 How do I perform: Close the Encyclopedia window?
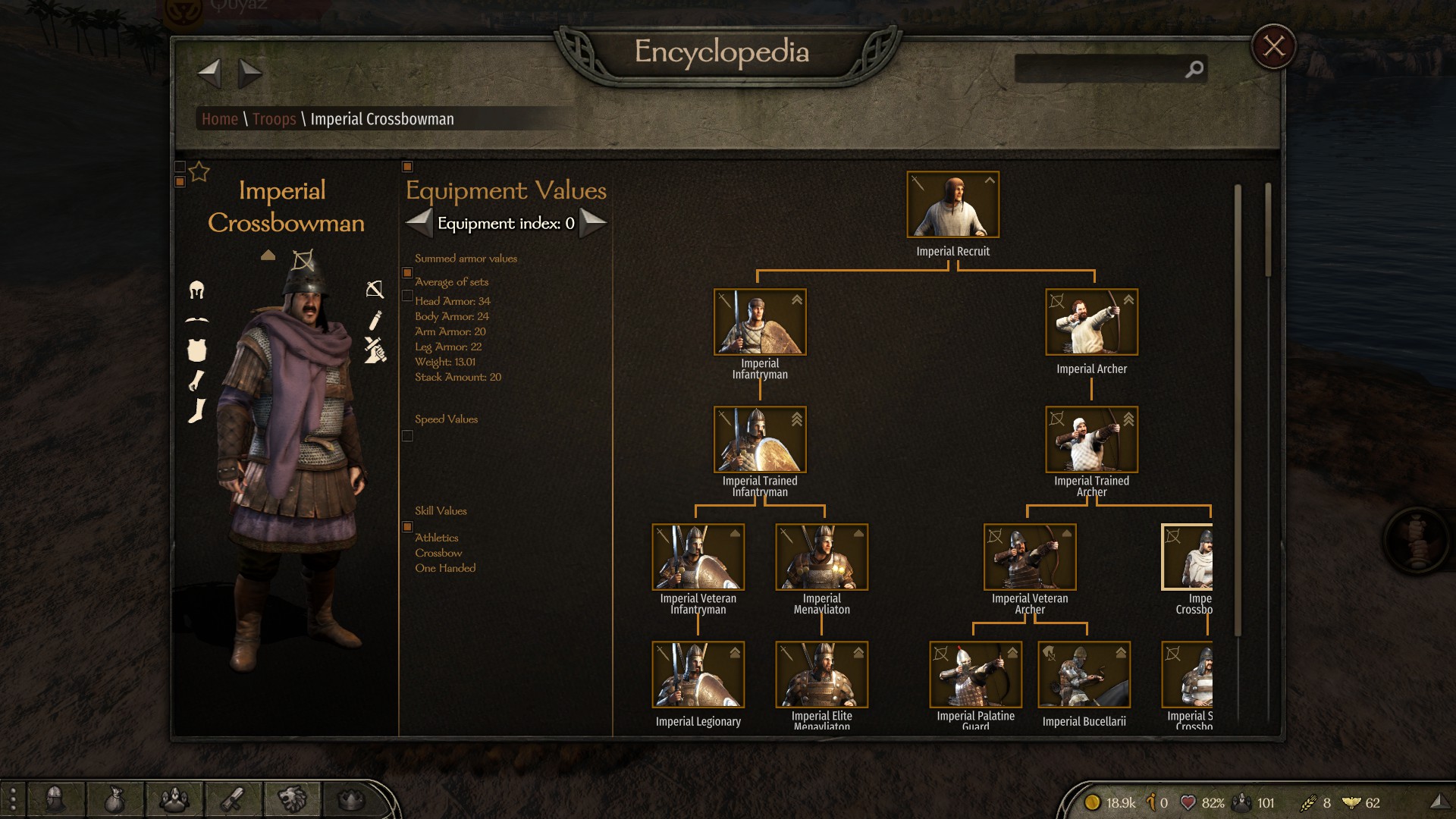pos(1273,46)
